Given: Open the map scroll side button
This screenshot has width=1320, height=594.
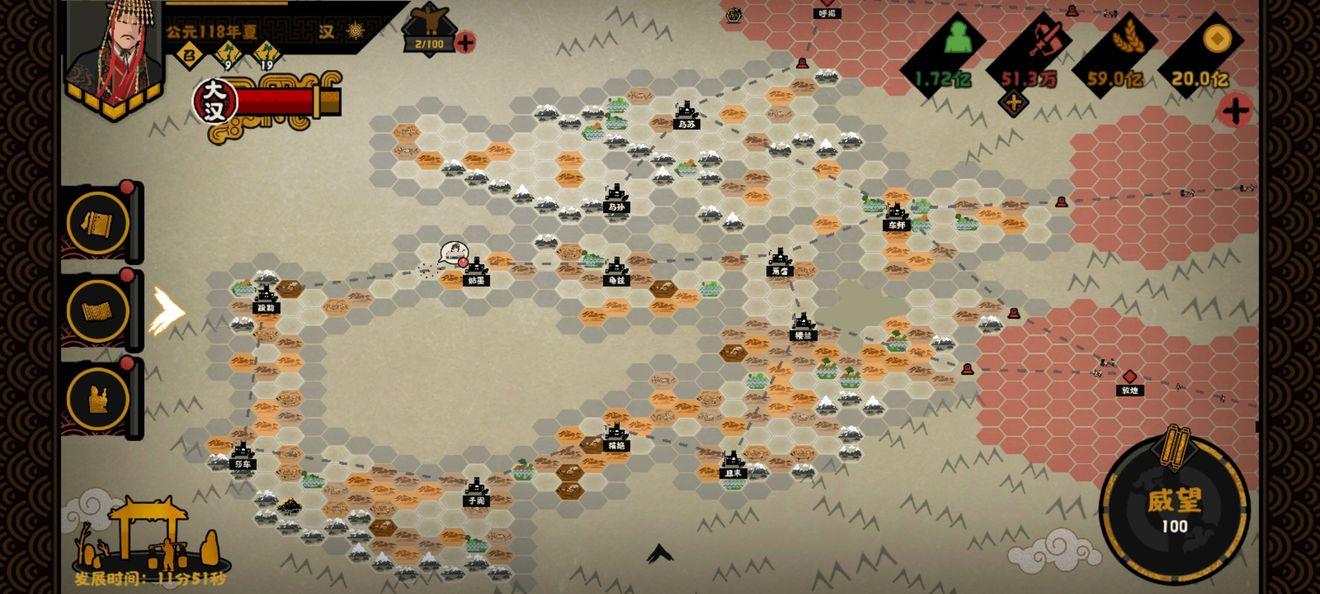Looking at the screenshot, I should [98, 310].
